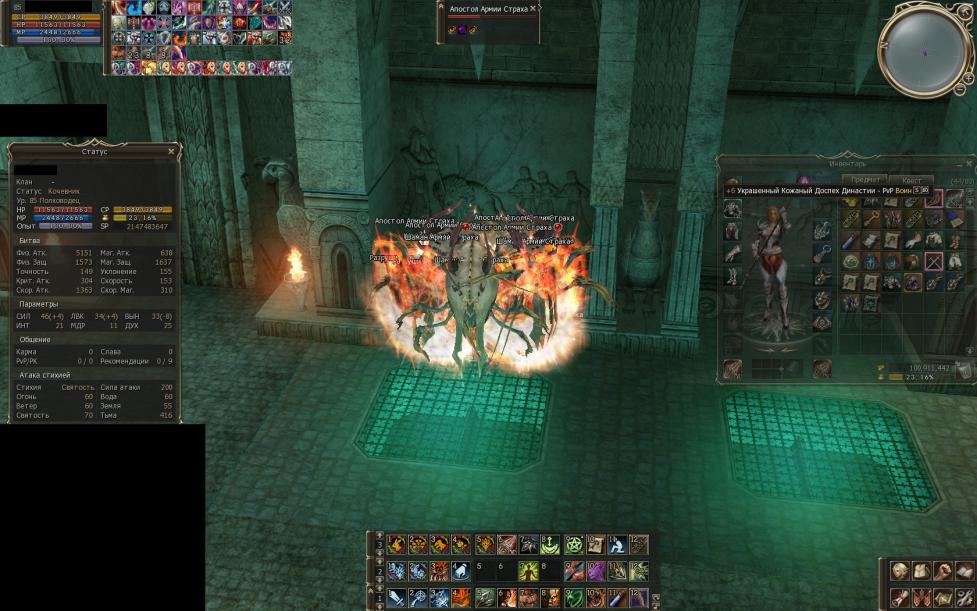The image size is (977, 611).
Task: Select the golden key item in the inventory
Action: pos(871,219)
